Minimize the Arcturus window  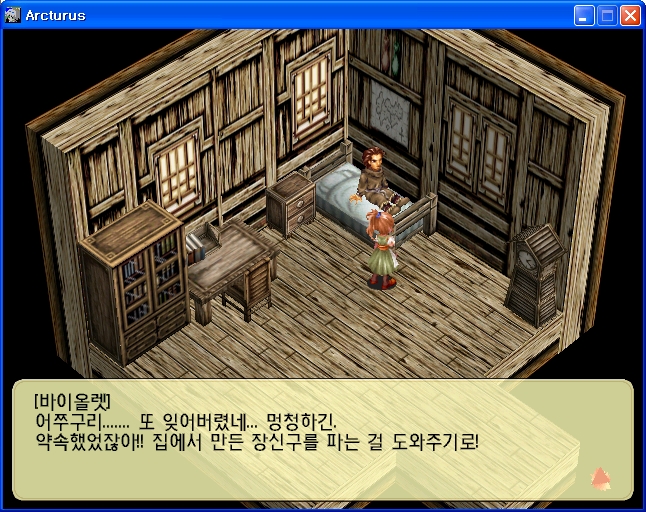(584, 16)
